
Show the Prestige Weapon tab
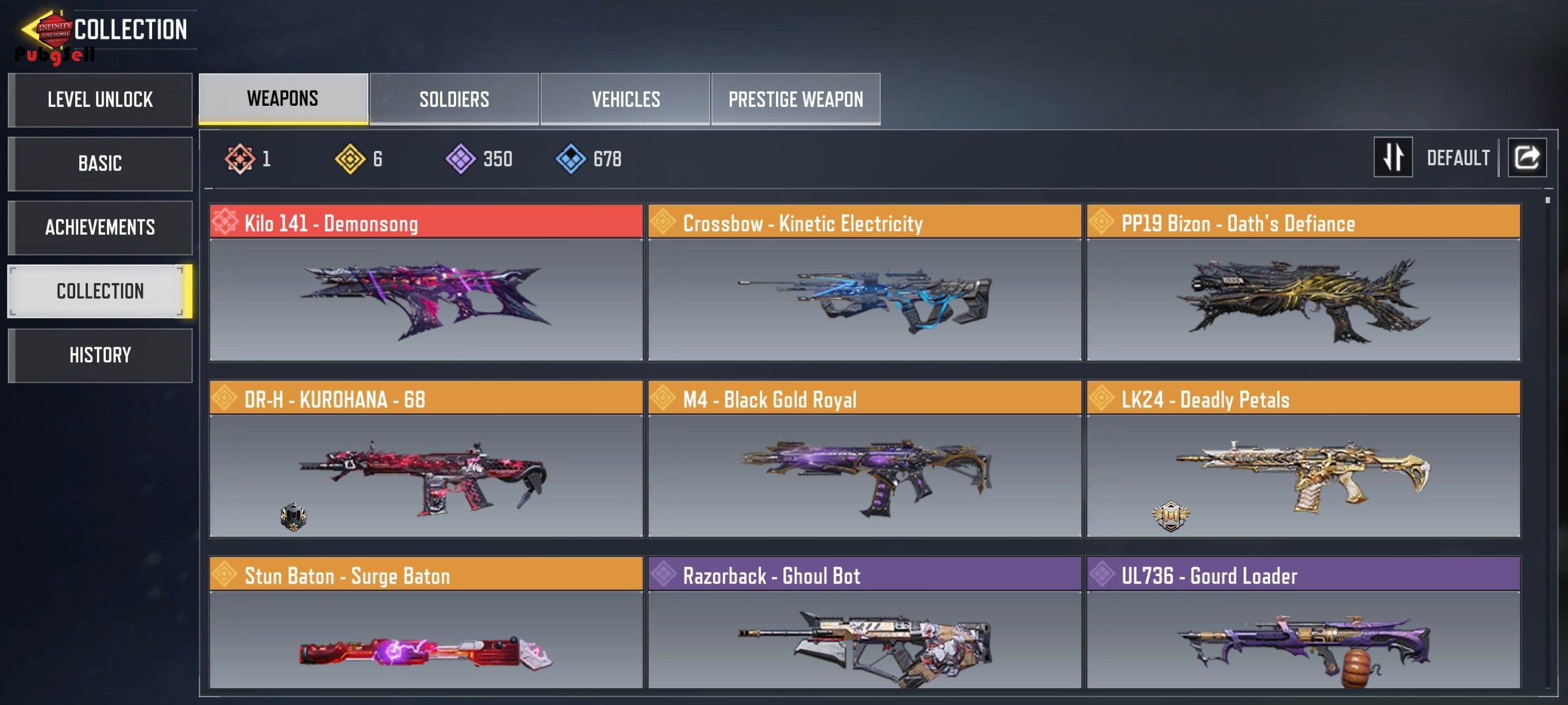click(x=796, y=99)
